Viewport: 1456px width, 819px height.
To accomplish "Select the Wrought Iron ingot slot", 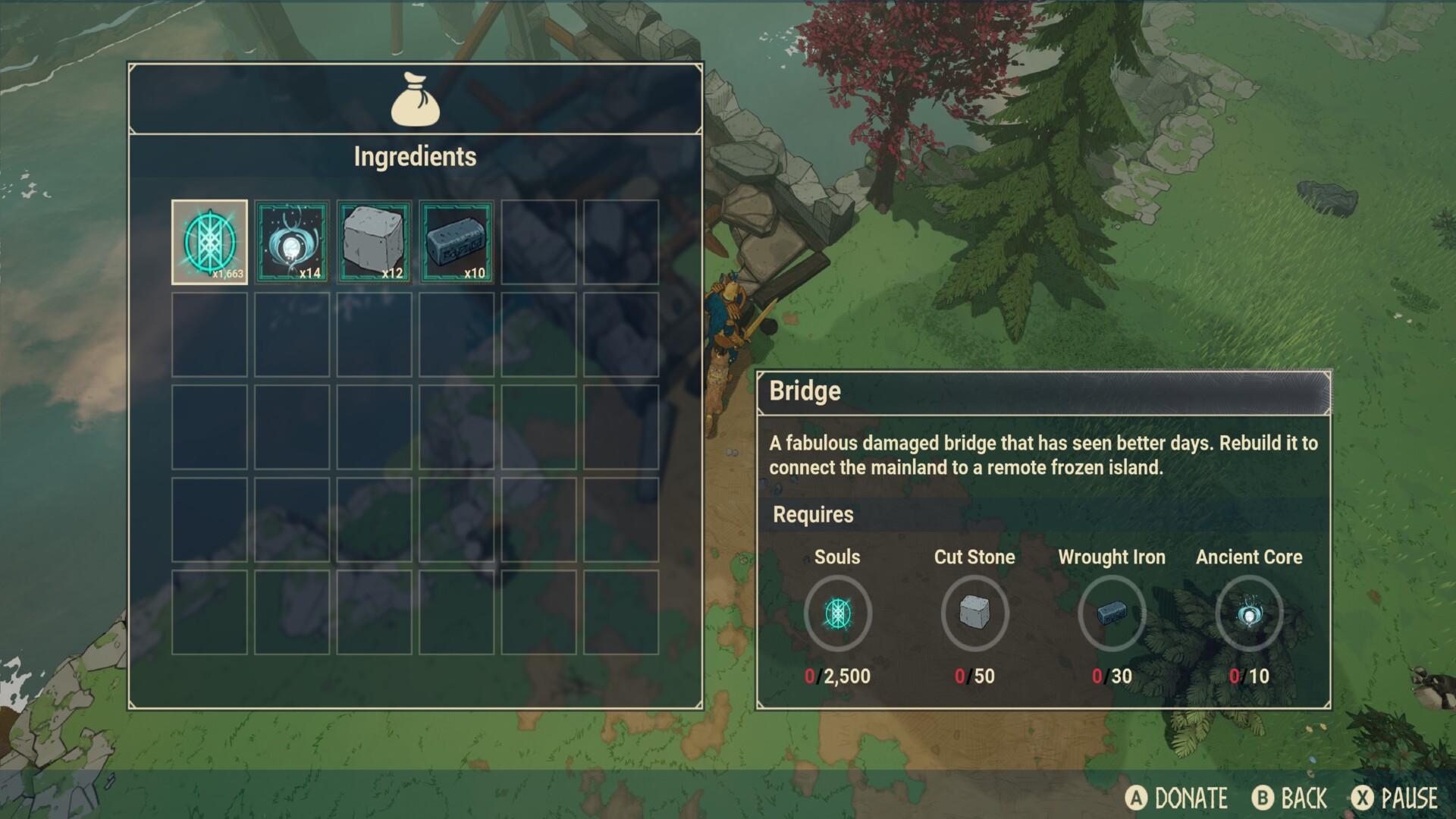I will point(457,242).
